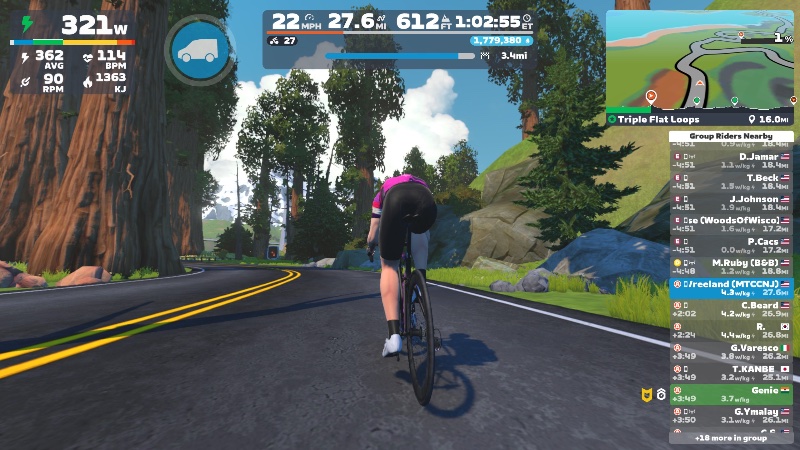Select J.Johnson in Group Riders Nearby
Image resolution: width=800 pixels, height=450 pixels.
point(731,203)
